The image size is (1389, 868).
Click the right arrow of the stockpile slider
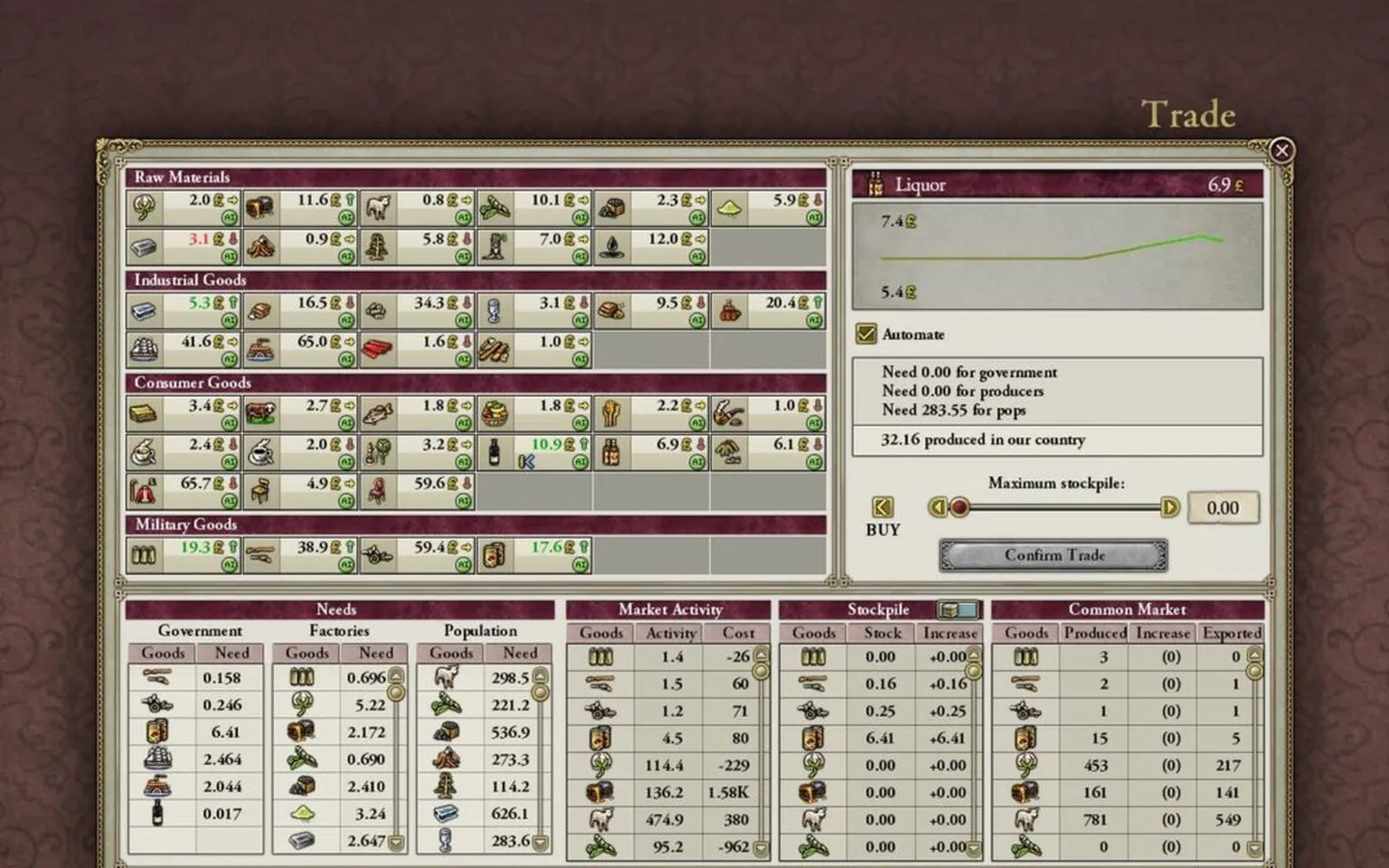pos(1168,508)
